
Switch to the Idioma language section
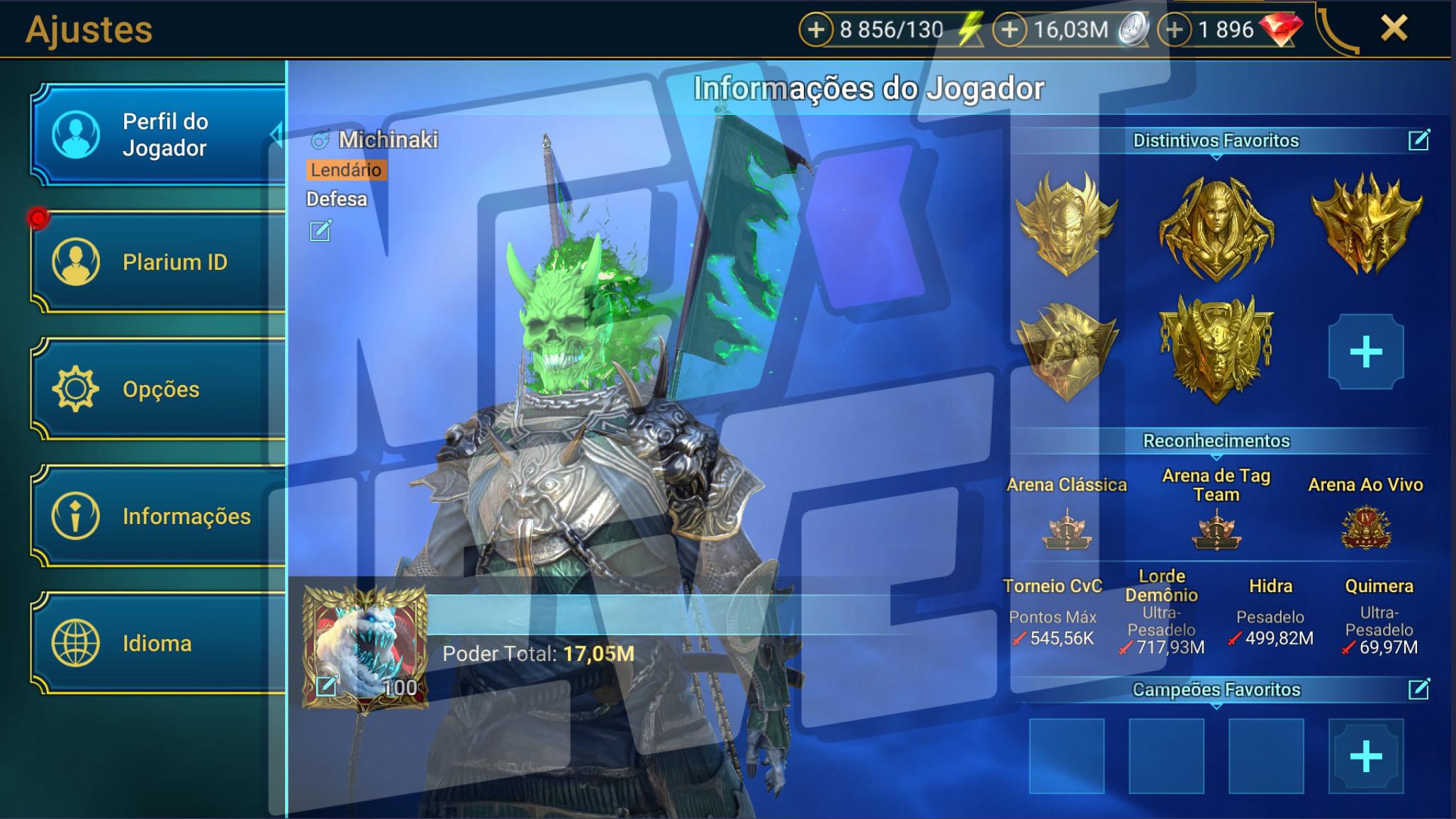click(157, 642)
